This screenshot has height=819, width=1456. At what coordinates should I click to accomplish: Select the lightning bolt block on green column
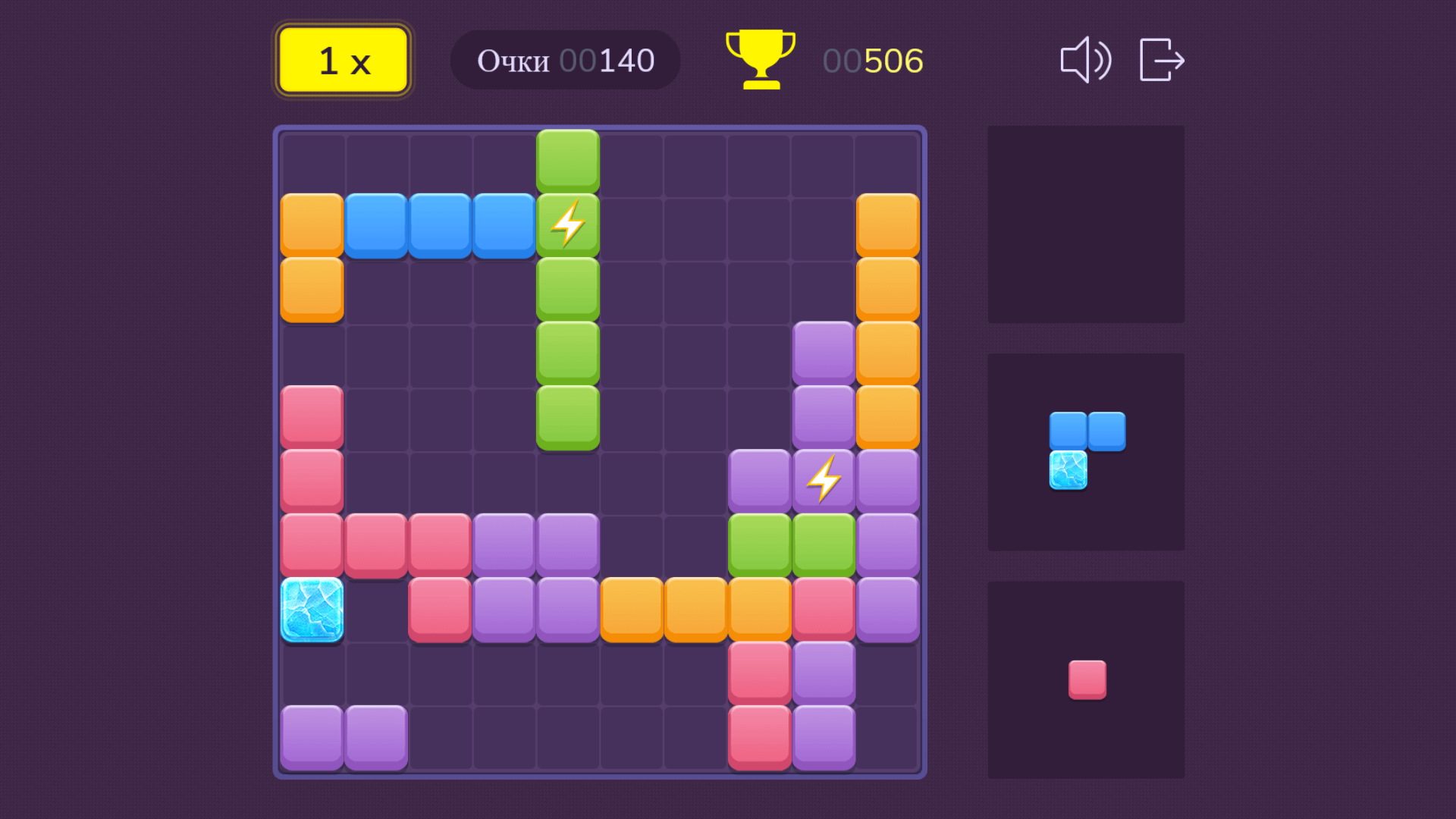pos(566,223)
